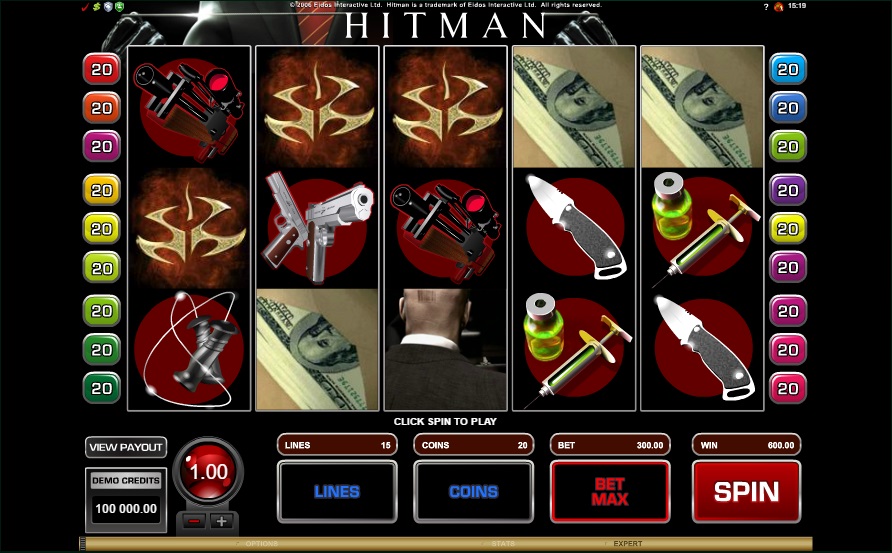Open the Options tab on the gold bar
The width and height of the screenshot is (892, 553).
point(263,544)
